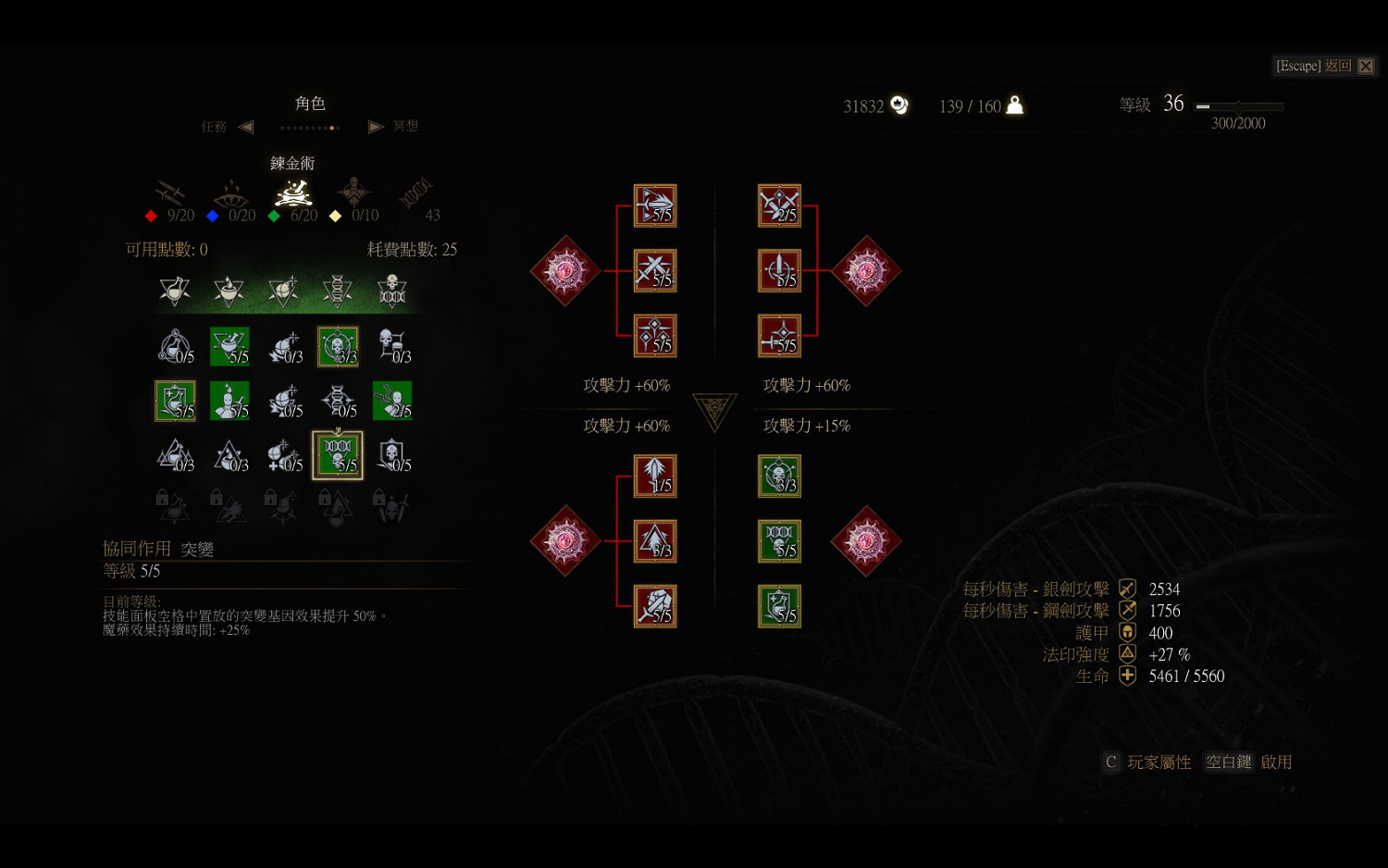Select the oil preparation category icon
The width and height of the screenshot is (1388, 868).
tap(229, 291)
